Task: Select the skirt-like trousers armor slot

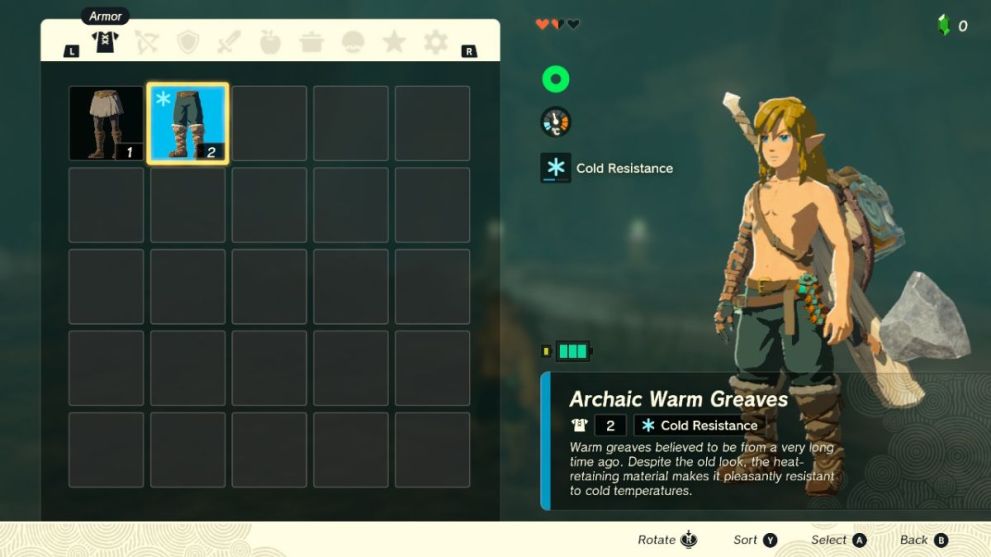Action: tap(106, 123)
